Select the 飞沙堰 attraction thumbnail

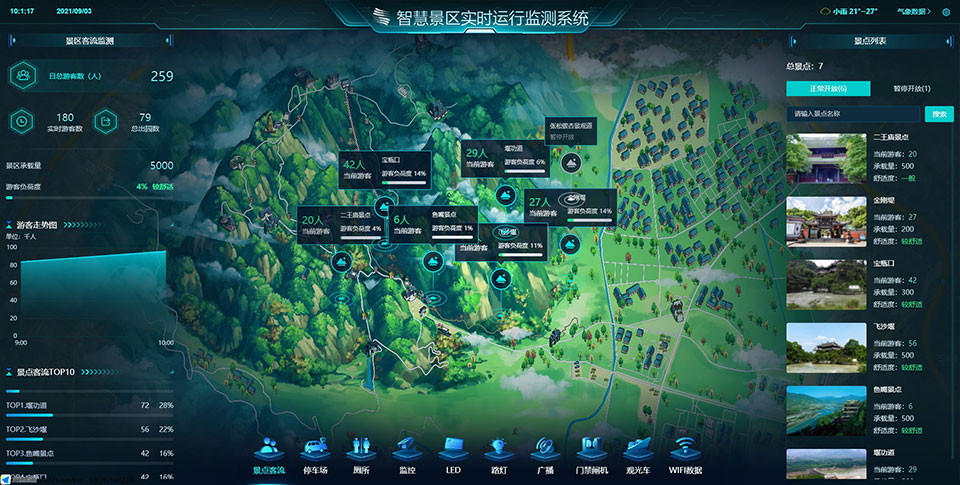click(825, 347)
